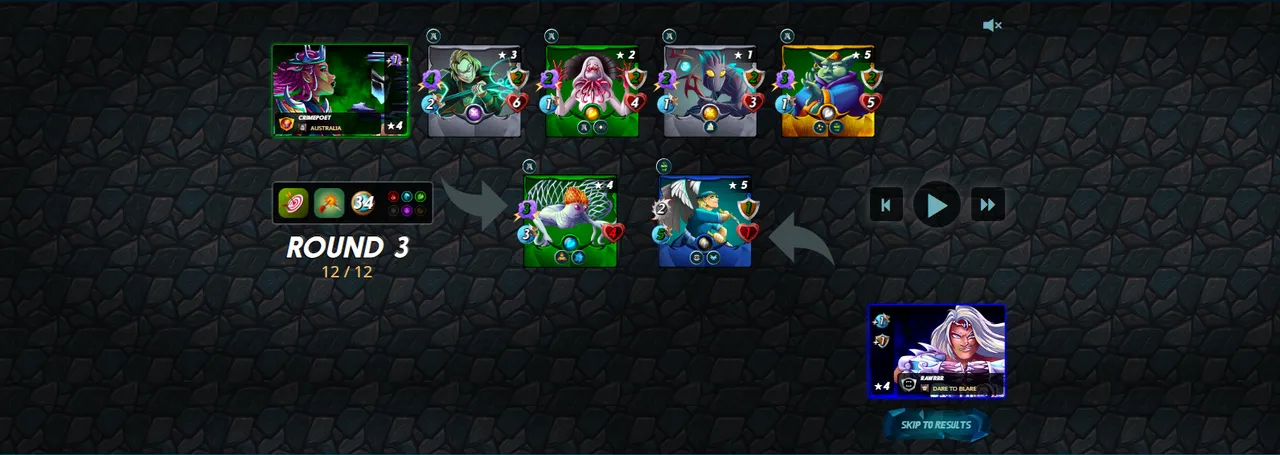Rewind the battle to the start

click(886, 205)
